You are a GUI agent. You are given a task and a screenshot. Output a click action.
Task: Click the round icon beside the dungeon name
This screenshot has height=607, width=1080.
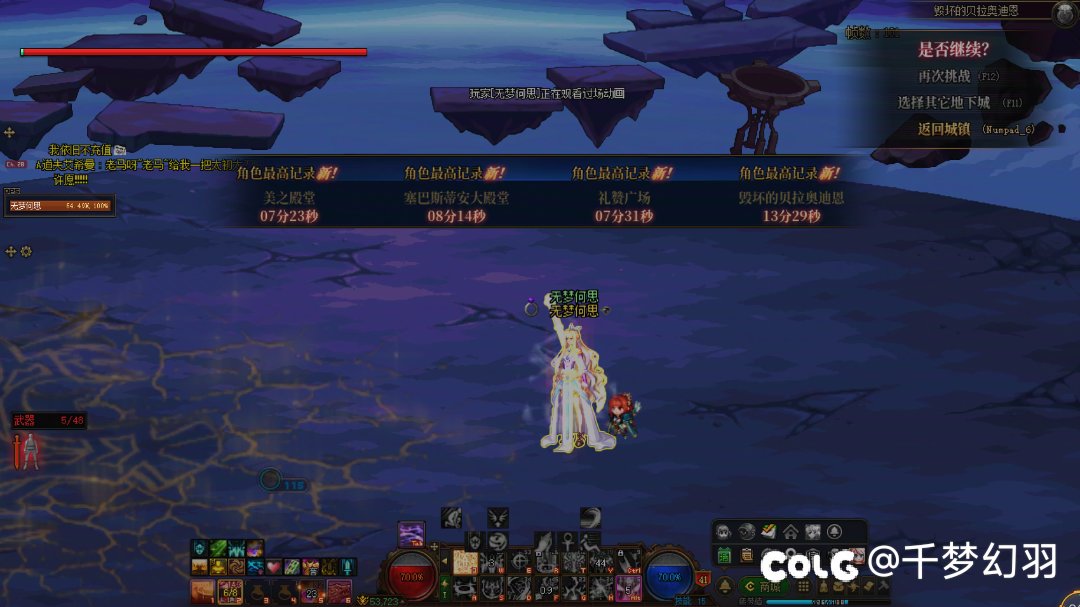[x=1064, y=12]
